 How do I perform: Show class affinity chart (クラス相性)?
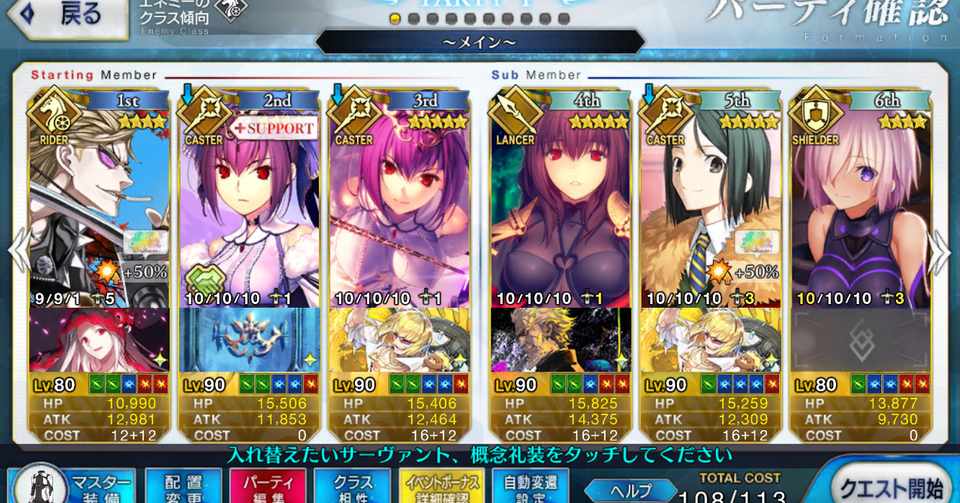(352, 485)
